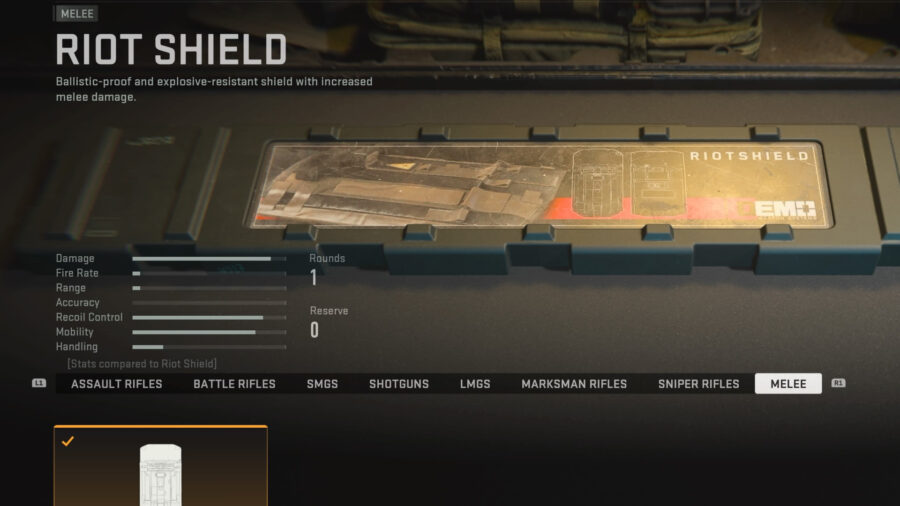Select the SMGs tab
This screenshot has width=900, height=506.
coord(322,384)
